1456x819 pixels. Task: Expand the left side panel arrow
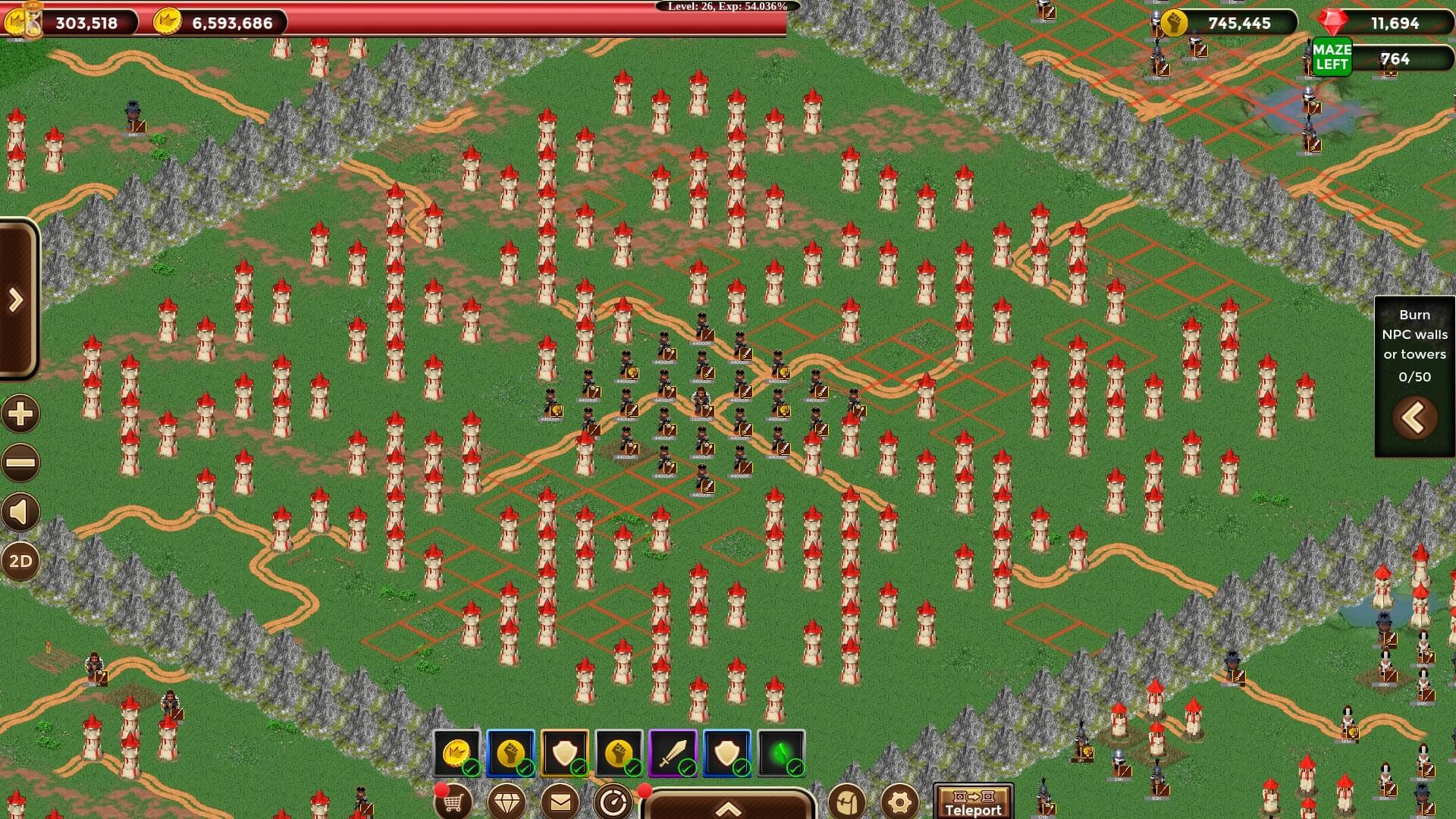click(x=17, y=300)
